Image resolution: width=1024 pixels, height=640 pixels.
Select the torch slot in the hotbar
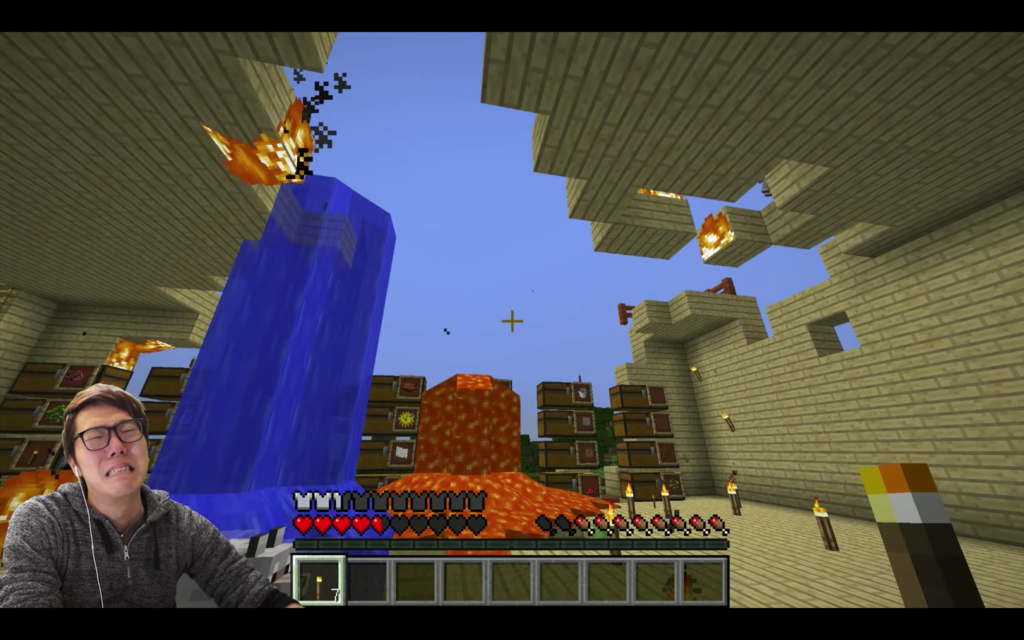pyautogui.click(x=319, y=581)
